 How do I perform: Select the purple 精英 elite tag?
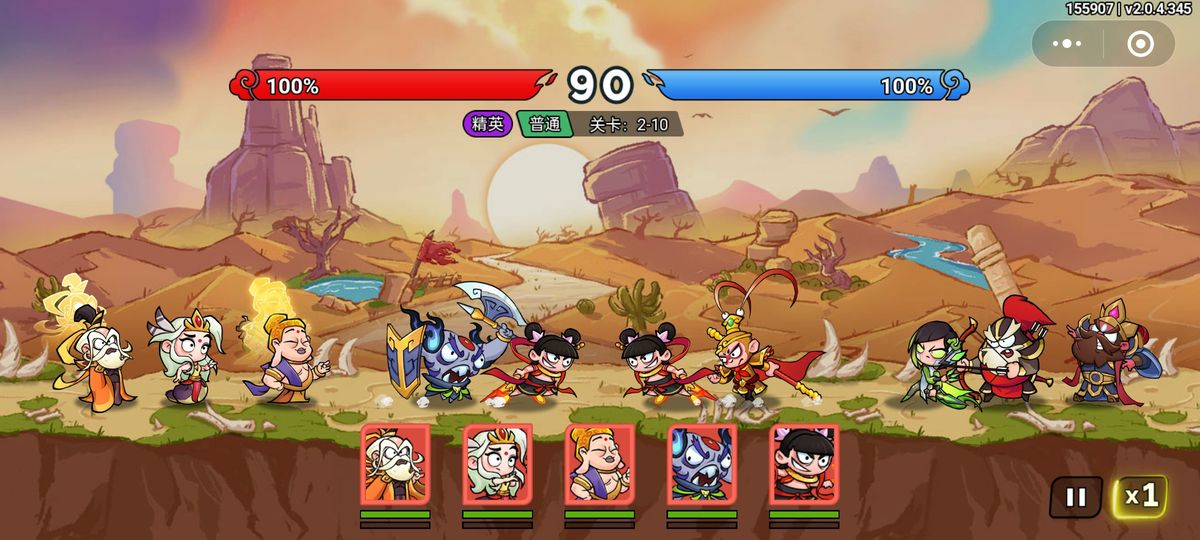pos(488,124)
